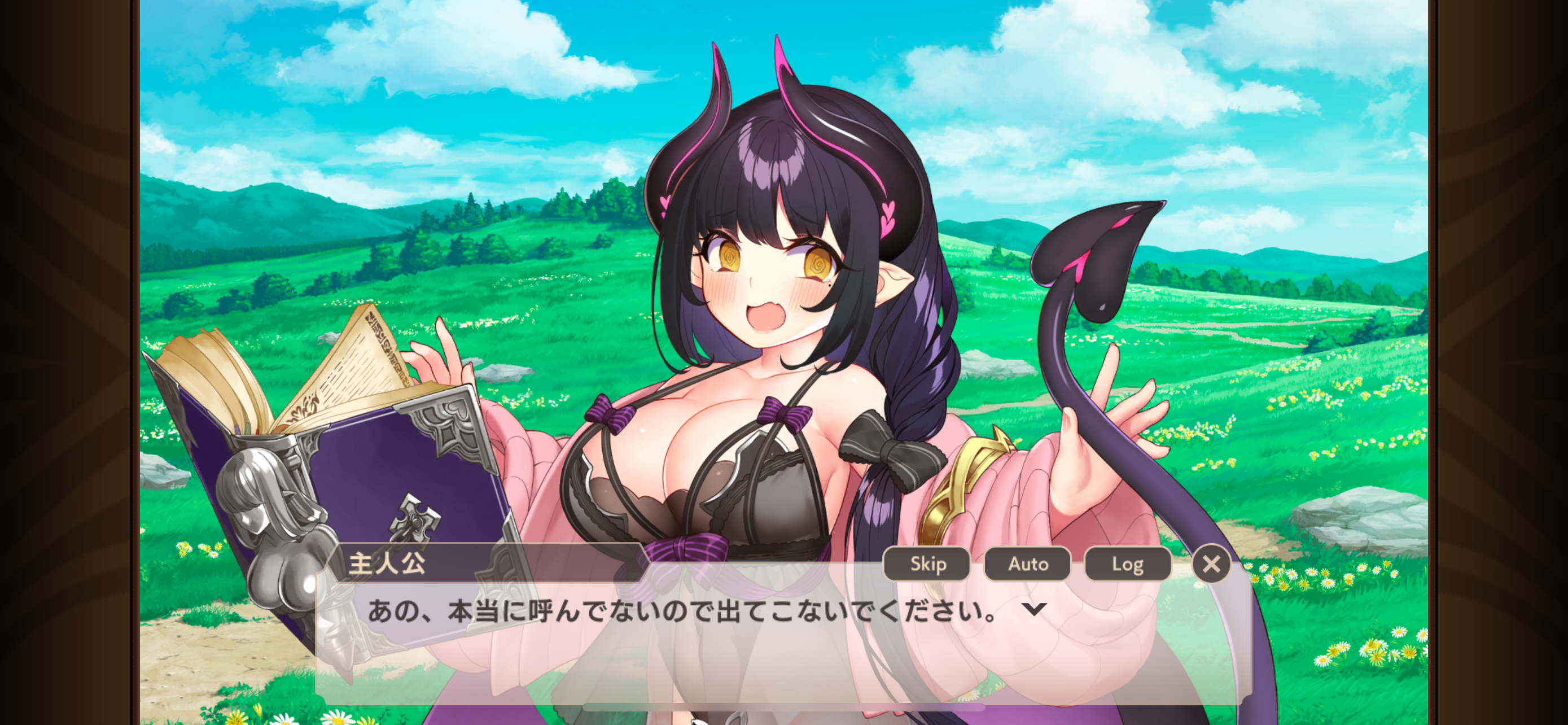Hide the dialogue box with X
The height and width of the screenshot is (725, 1568).
(x=1211, y=564)
